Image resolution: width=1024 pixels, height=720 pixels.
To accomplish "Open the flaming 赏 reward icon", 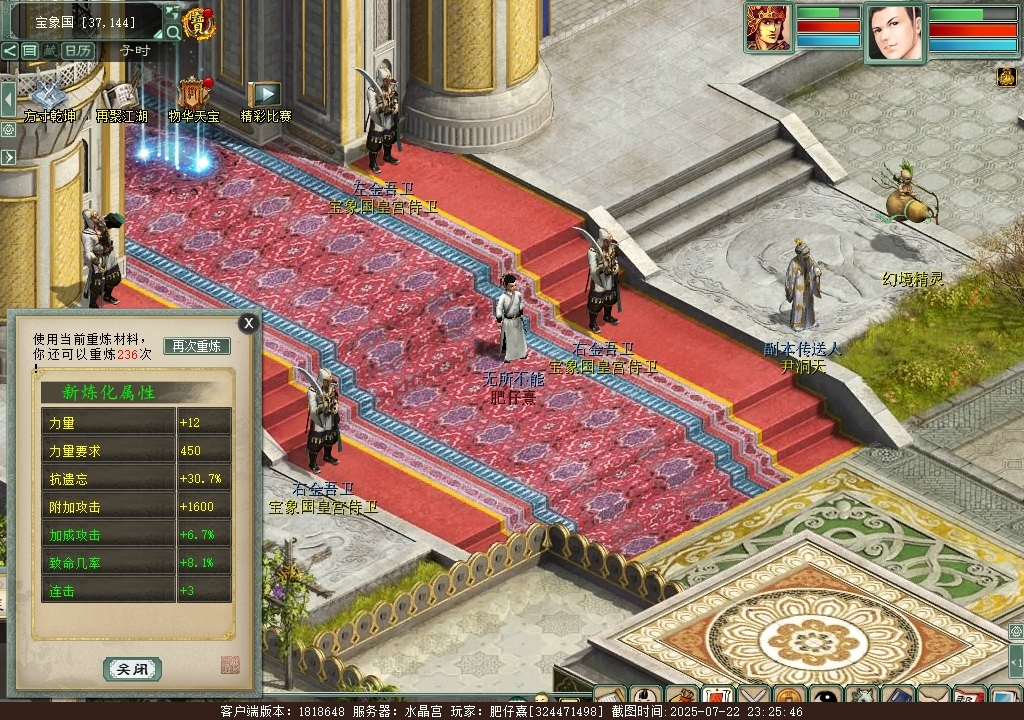I will point(200,23).
